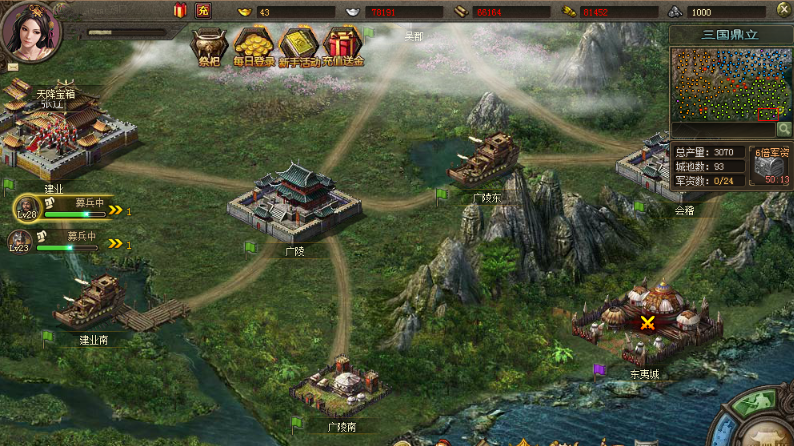794x446 pixels.
Task: Open the 充值送金 recharge gift icon
Action: pyautogui.click(x=343, y=44)
